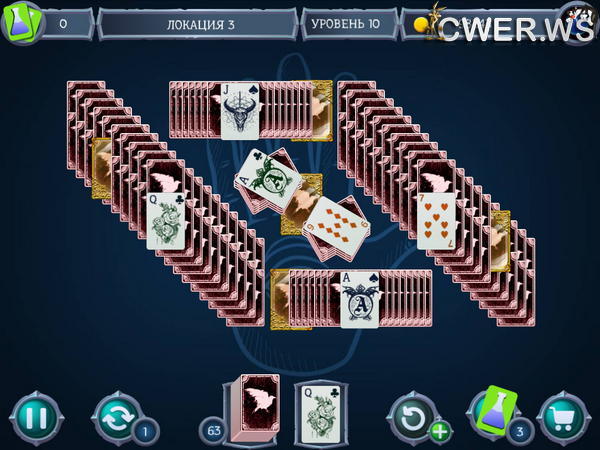Open the shop cart
Viewport: 600px width, 450px height.
(x=562, y=416)
